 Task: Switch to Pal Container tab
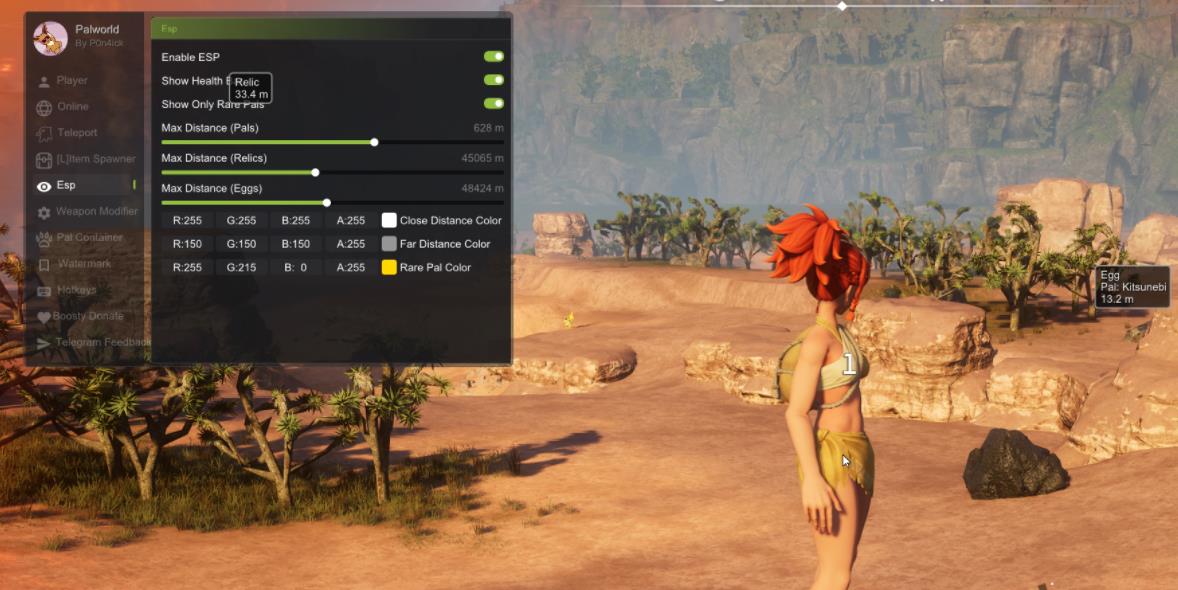click(89, 238)
